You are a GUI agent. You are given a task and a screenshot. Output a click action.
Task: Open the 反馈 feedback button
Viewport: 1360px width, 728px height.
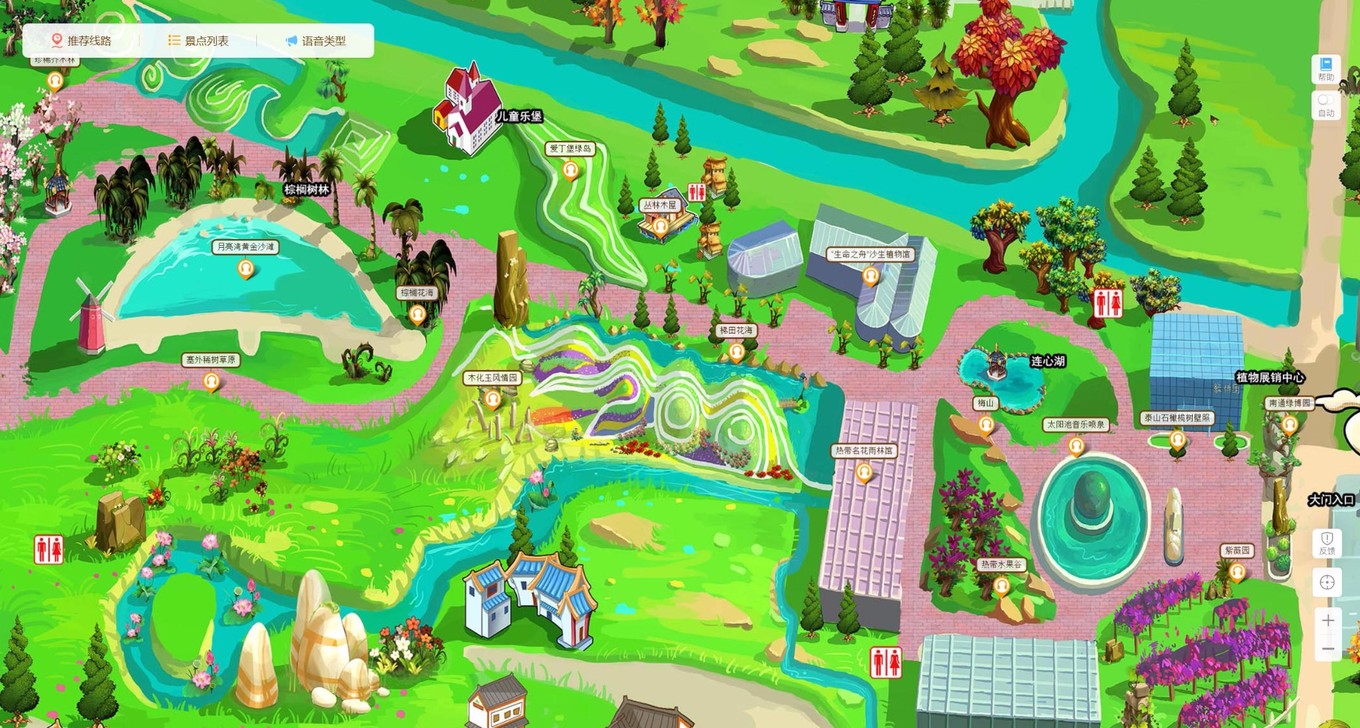1327,543
